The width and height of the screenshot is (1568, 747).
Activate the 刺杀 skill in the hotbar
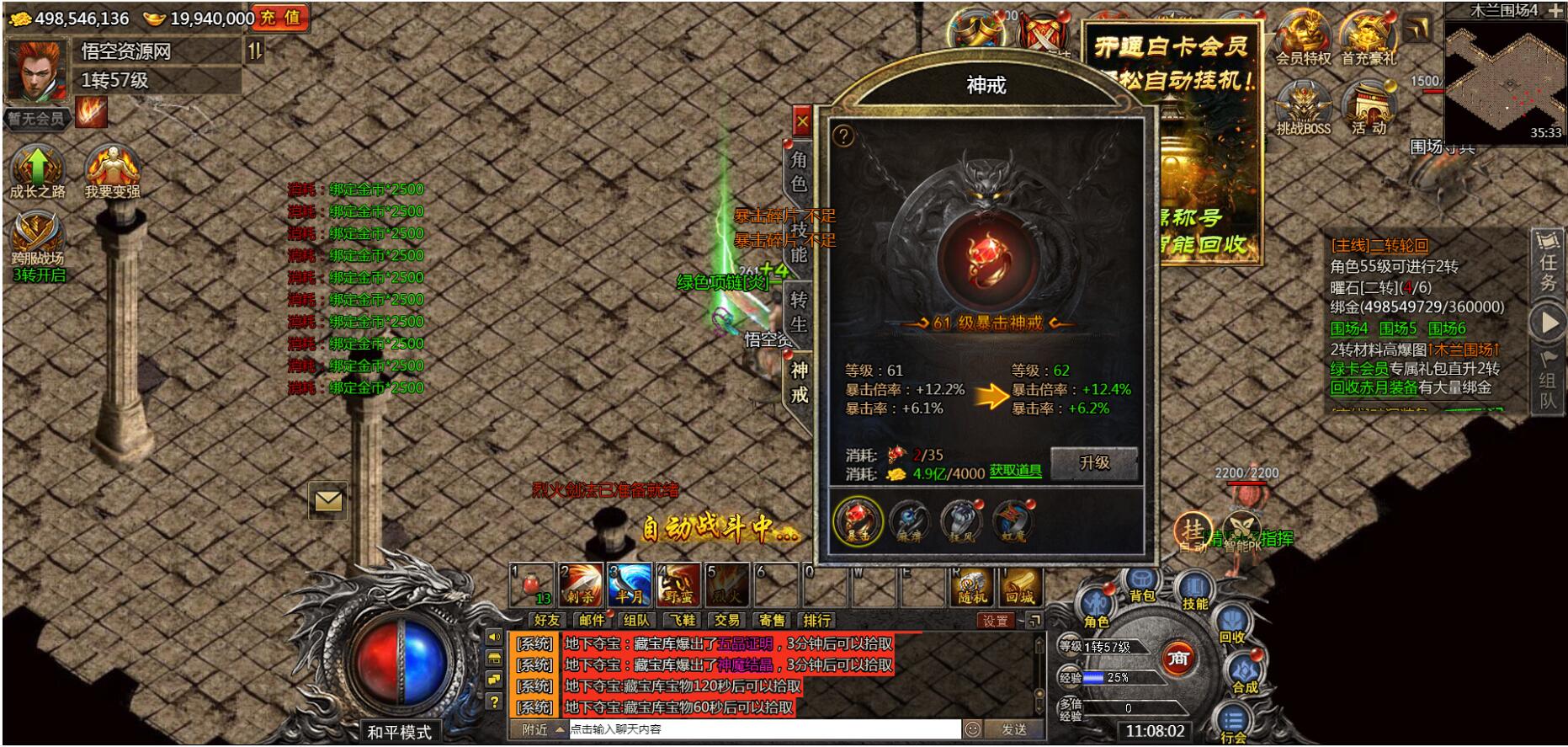click(x=581, y=584)
